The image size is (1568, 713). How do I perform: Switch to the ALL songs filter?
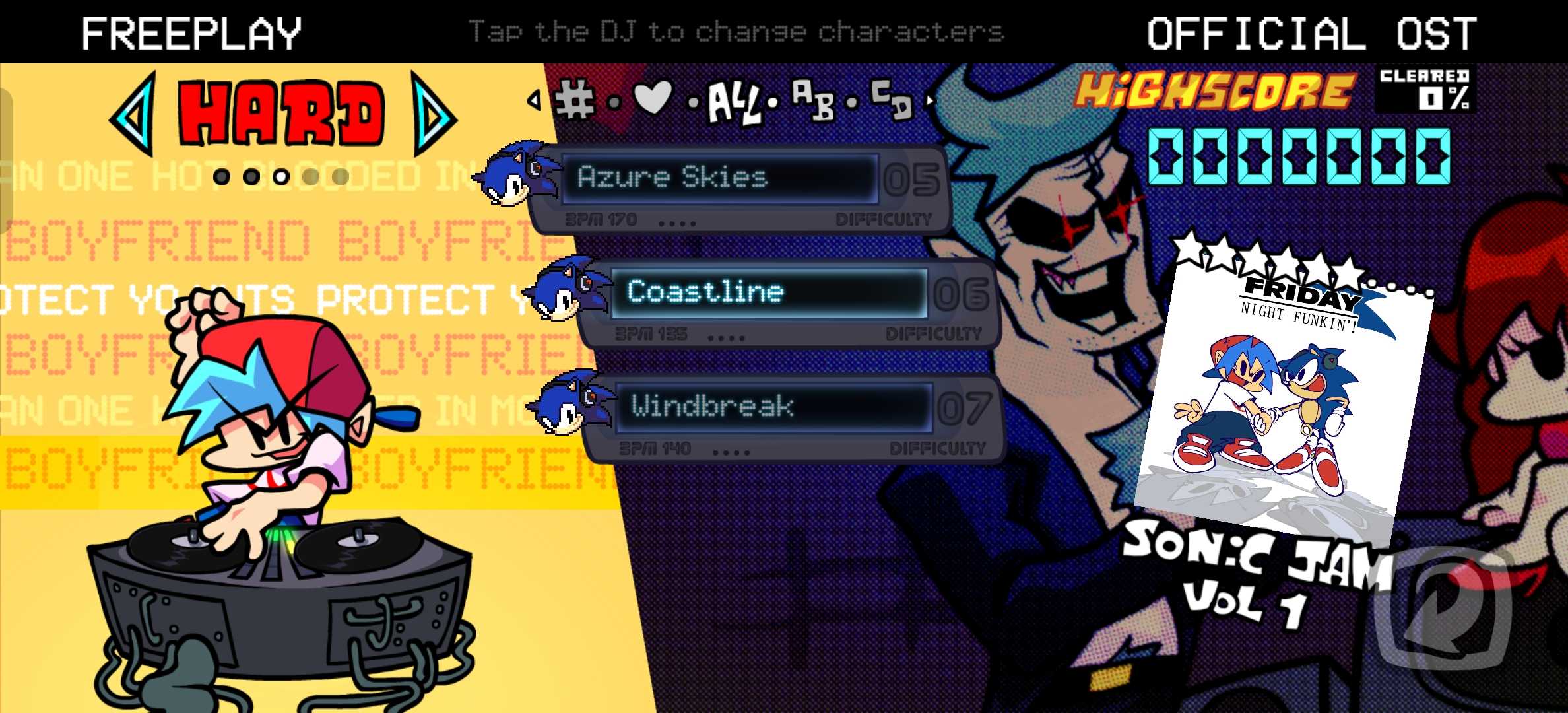(733, 104)
